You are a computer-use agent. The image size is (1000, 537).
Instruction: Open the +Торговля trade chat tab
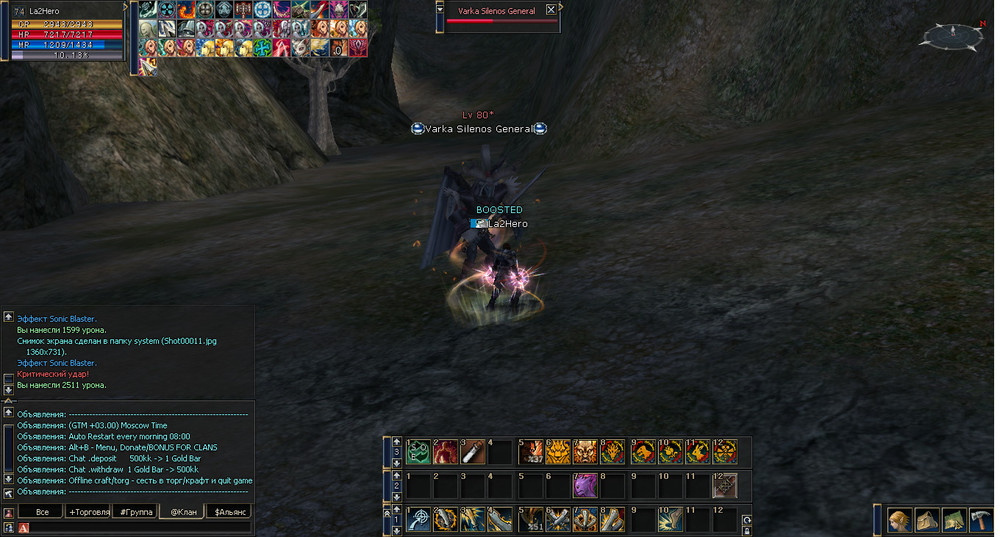pyautogui.click(x=88, y=512)
